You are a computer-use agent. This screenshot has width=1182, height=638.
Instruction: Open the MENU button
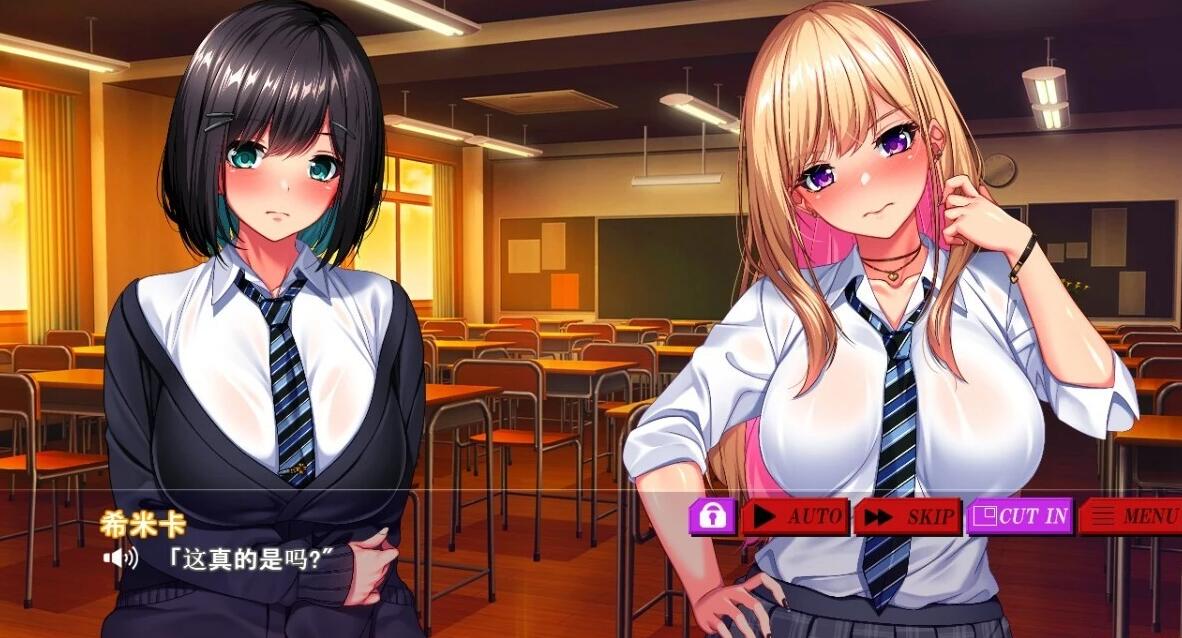coord(1132,517)
